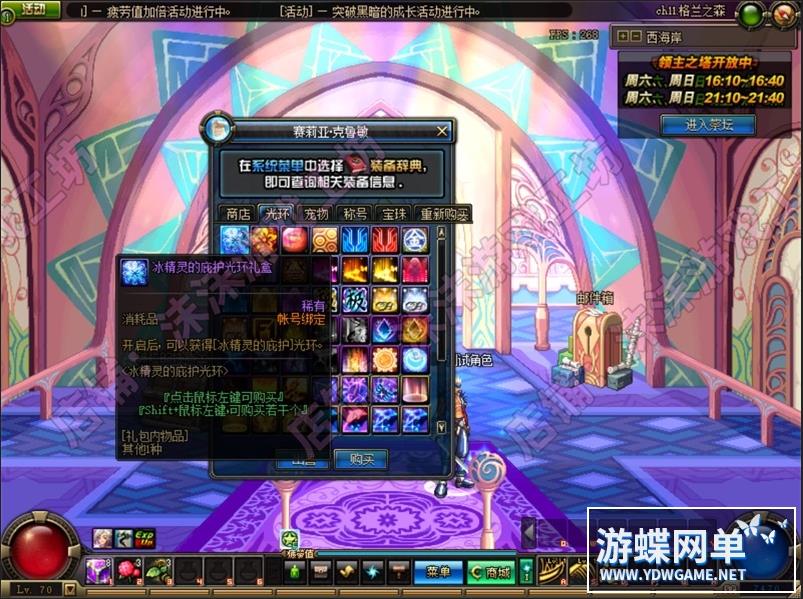Switch to the 商店 shop tab
This screenshot has height=599, width=803.
click(238, 213)
